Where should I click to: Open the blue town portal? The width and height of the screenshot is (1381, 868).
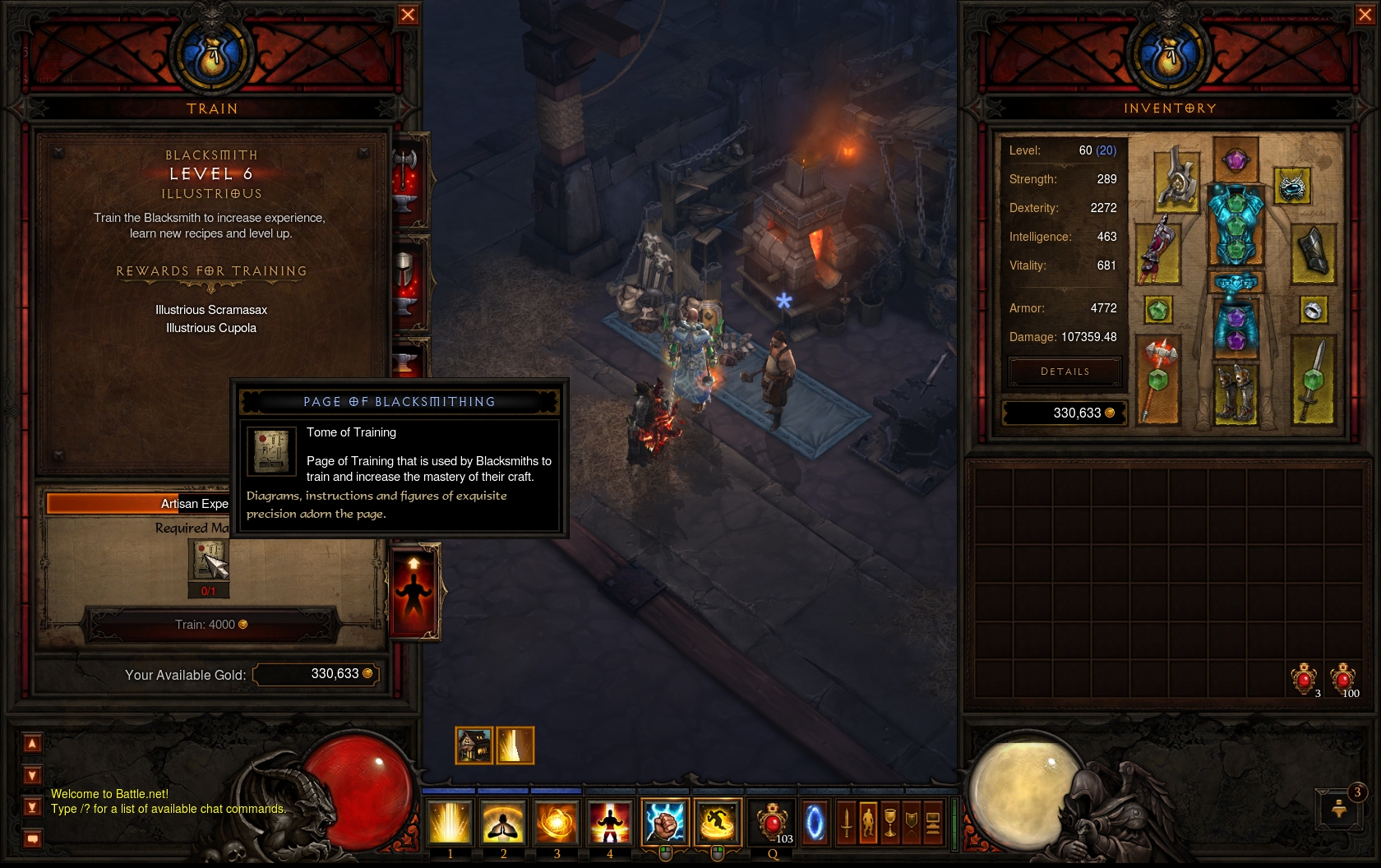(x=815, y=822)
